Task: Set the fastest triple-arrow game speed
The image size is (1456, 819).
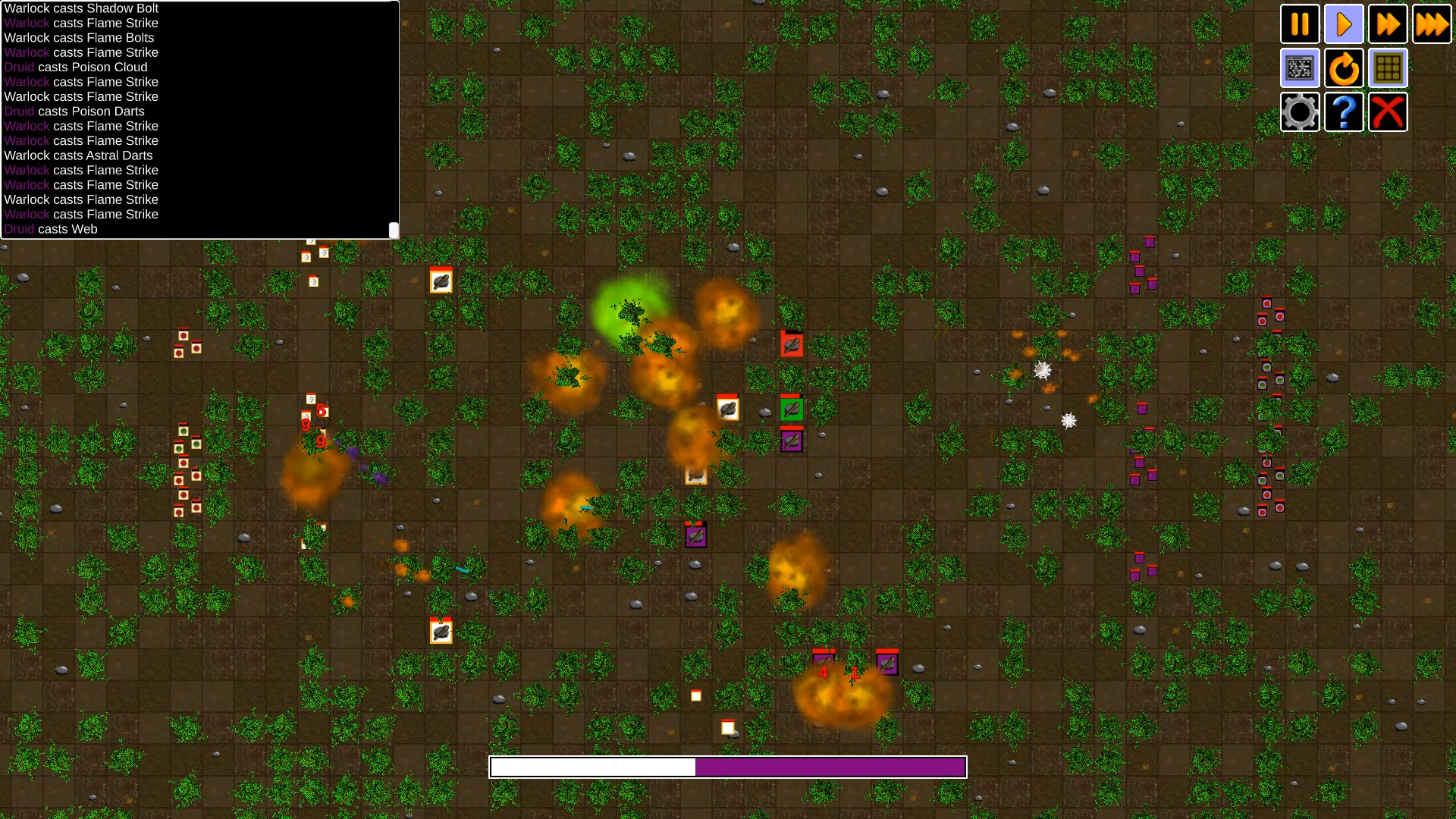Action: pos(1432,24)
